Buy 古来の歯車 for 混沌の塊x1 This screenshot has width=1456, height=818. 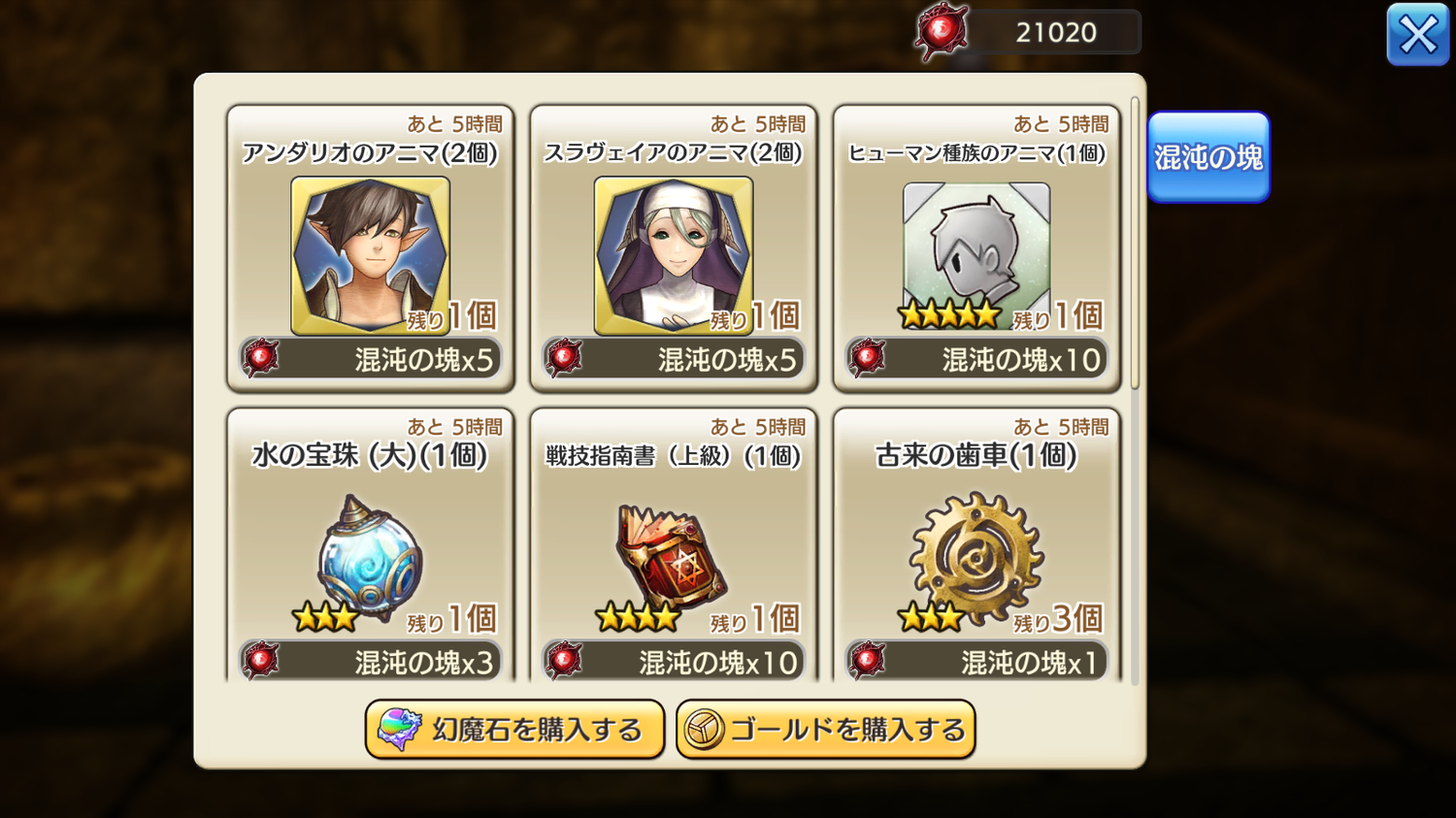tap(976, 662)
